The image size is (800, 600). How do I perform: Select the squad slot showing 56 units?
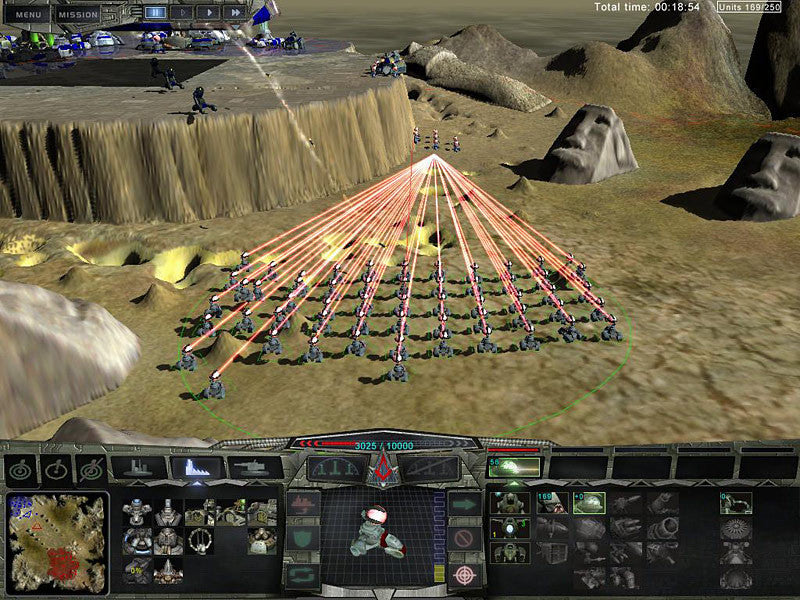pos(513,467)
